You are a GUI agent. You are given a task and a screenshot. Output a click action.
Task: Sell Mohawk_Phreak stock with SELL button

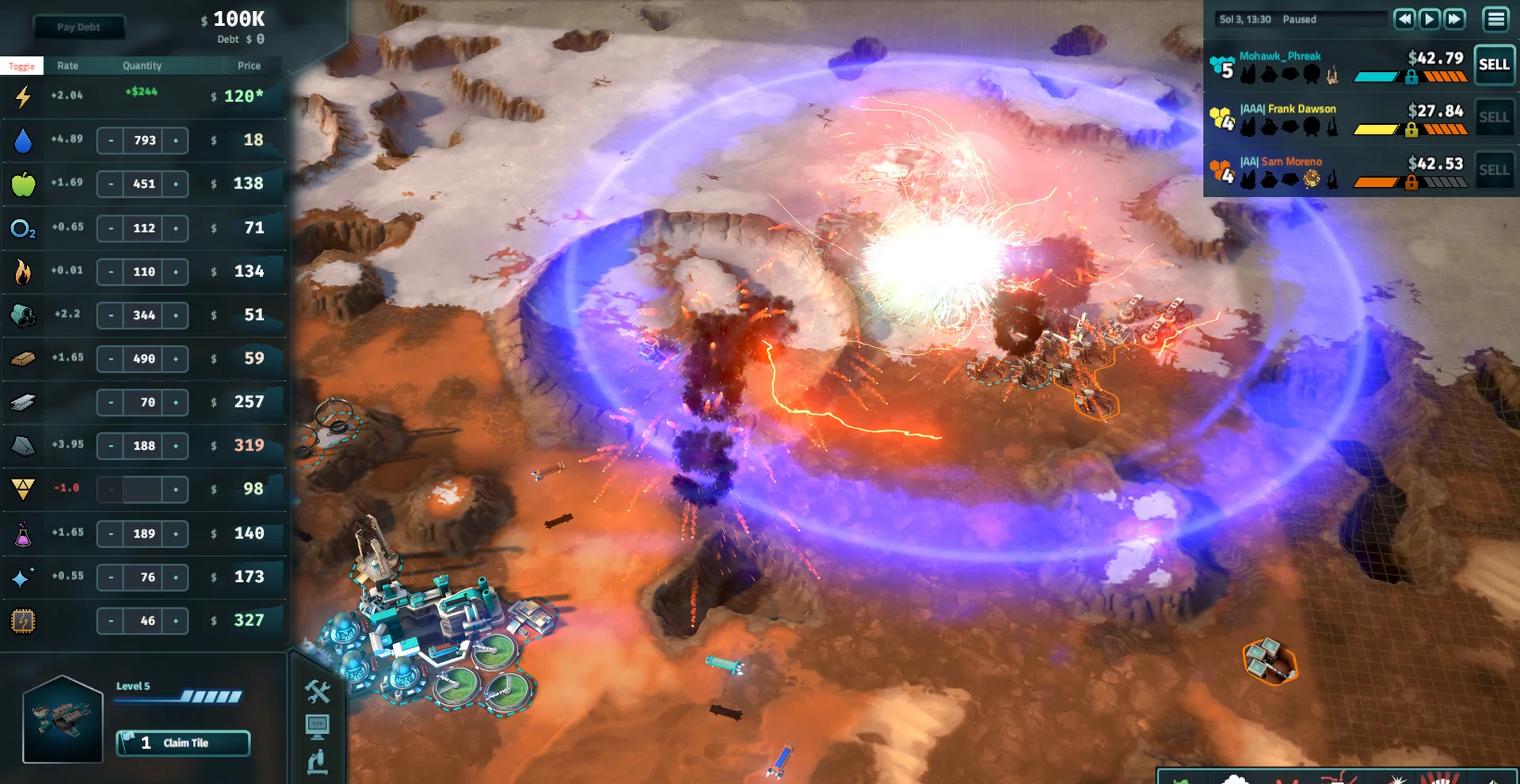[1494, 65]
